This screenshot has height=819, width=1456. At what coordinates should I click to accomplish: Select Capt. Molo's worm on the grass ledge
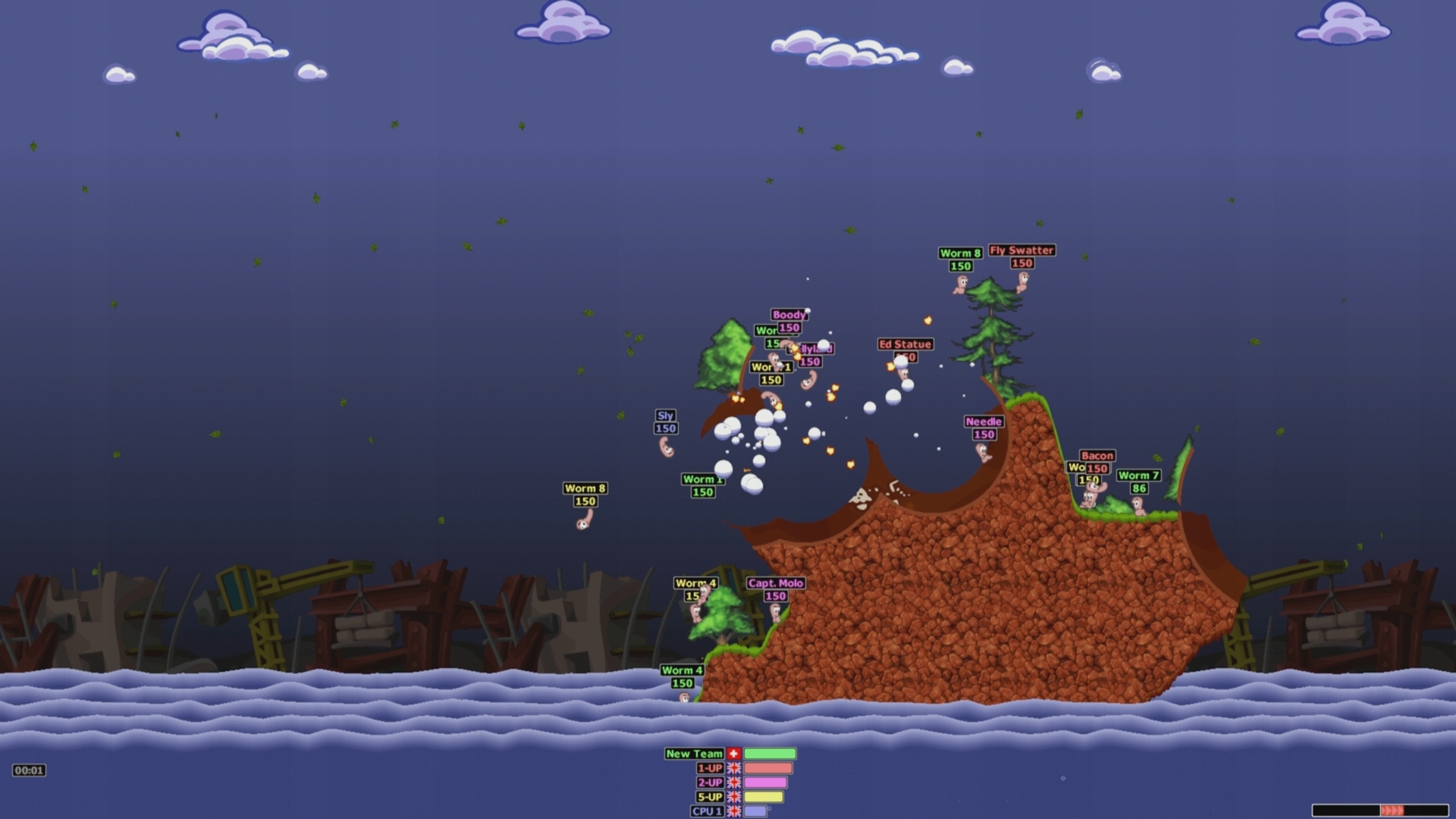(776, 611)
